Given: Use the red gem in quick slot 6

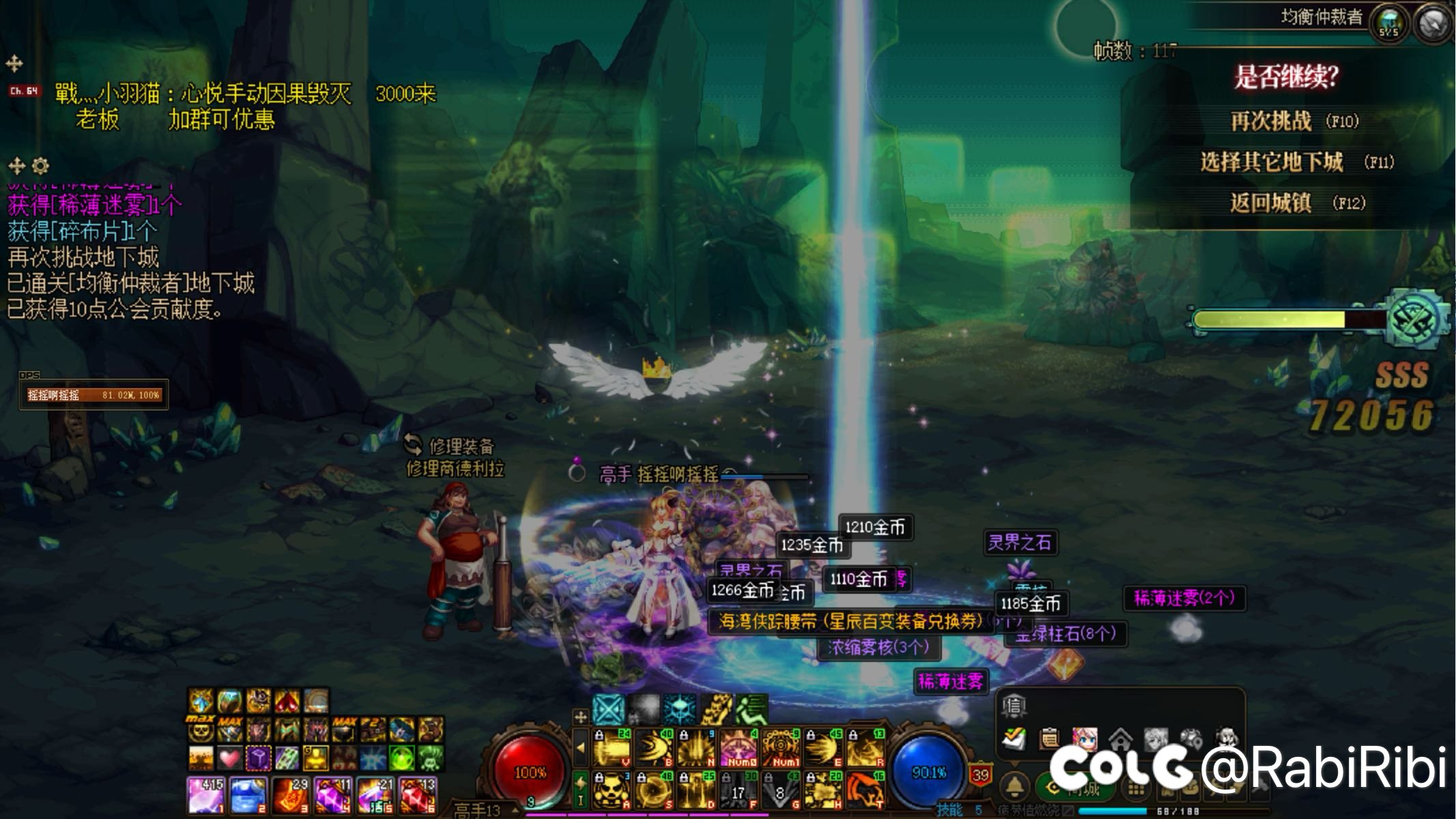Looking at the screenshot, I should (x=417, y=794).
